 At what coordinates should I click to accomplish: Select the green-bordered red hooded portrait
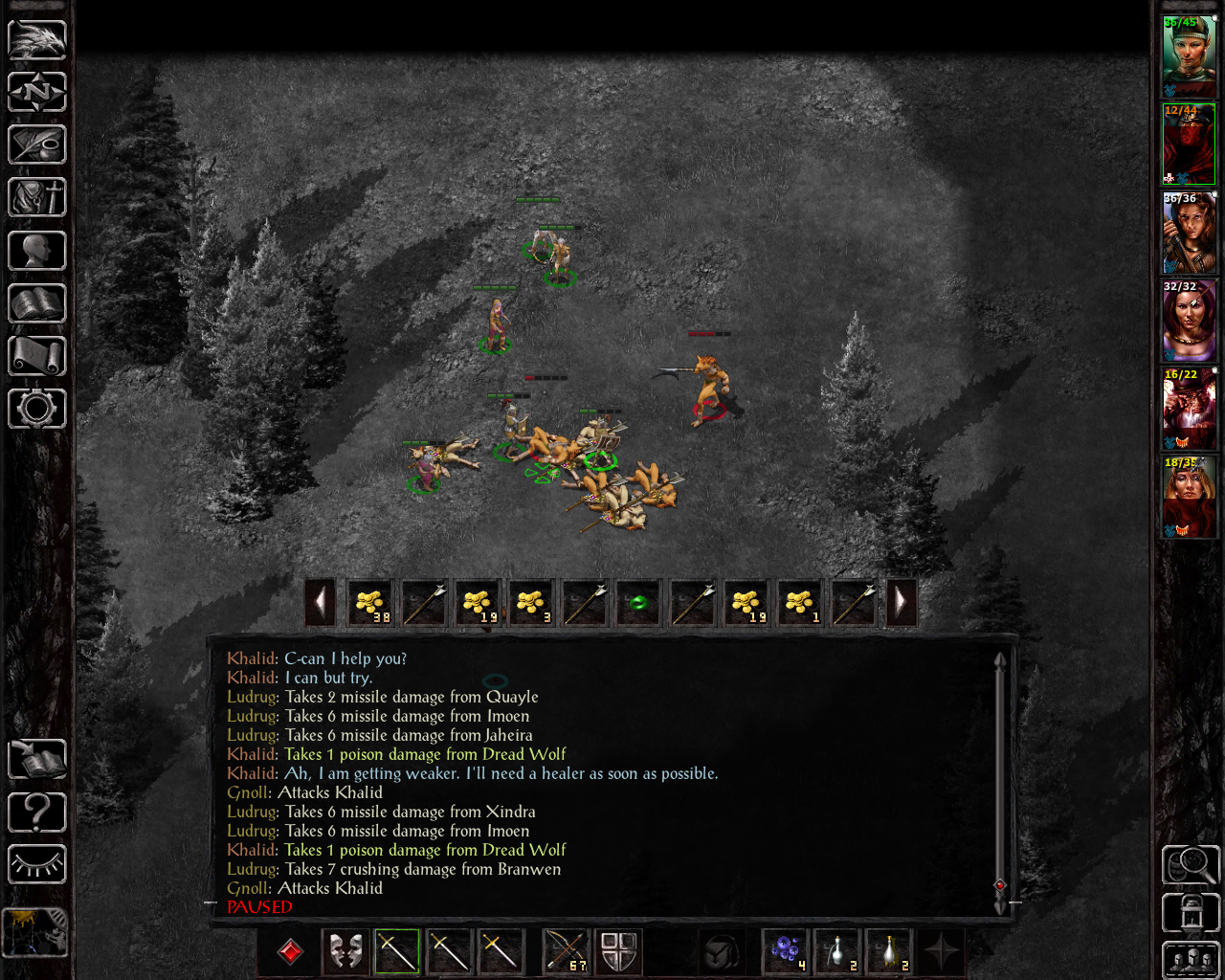(x=1188, y=144)
